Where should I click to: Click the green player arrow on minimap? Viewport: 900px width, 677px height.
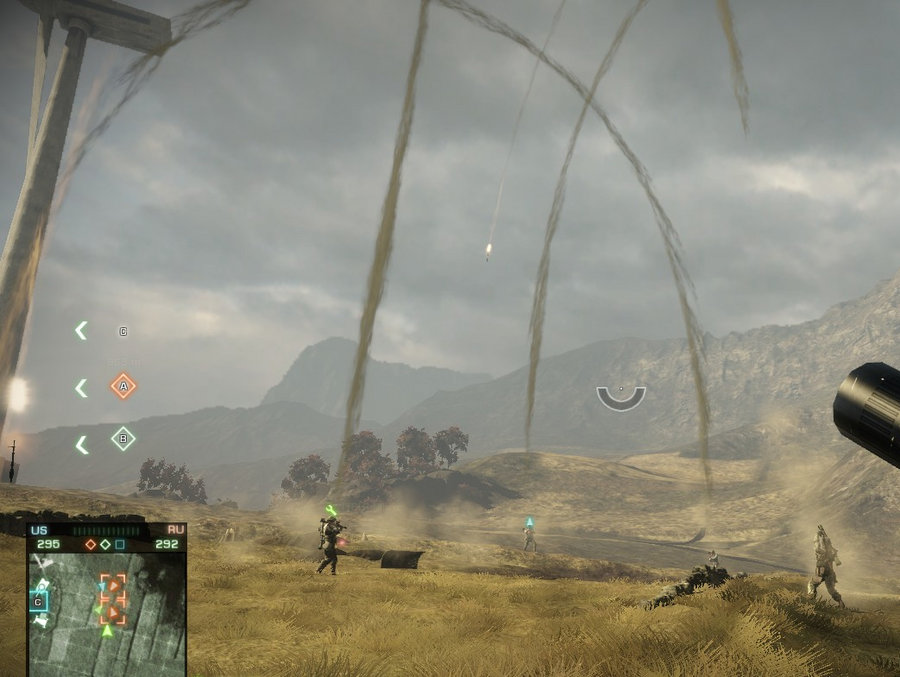pyautogui.click(x=107, y=630)
